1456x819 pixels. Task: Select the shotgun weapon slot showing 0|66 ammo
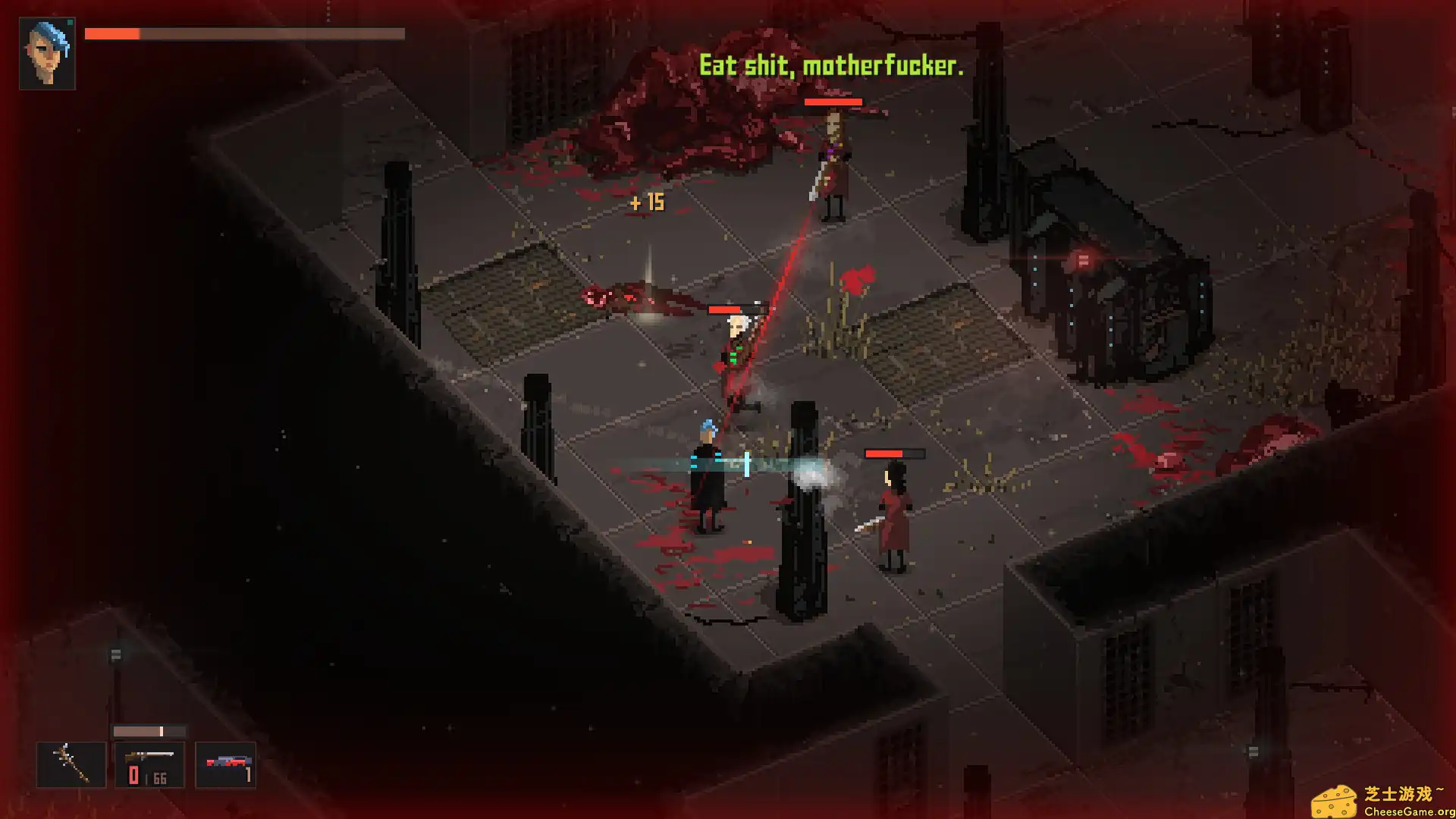click(149, 763)
